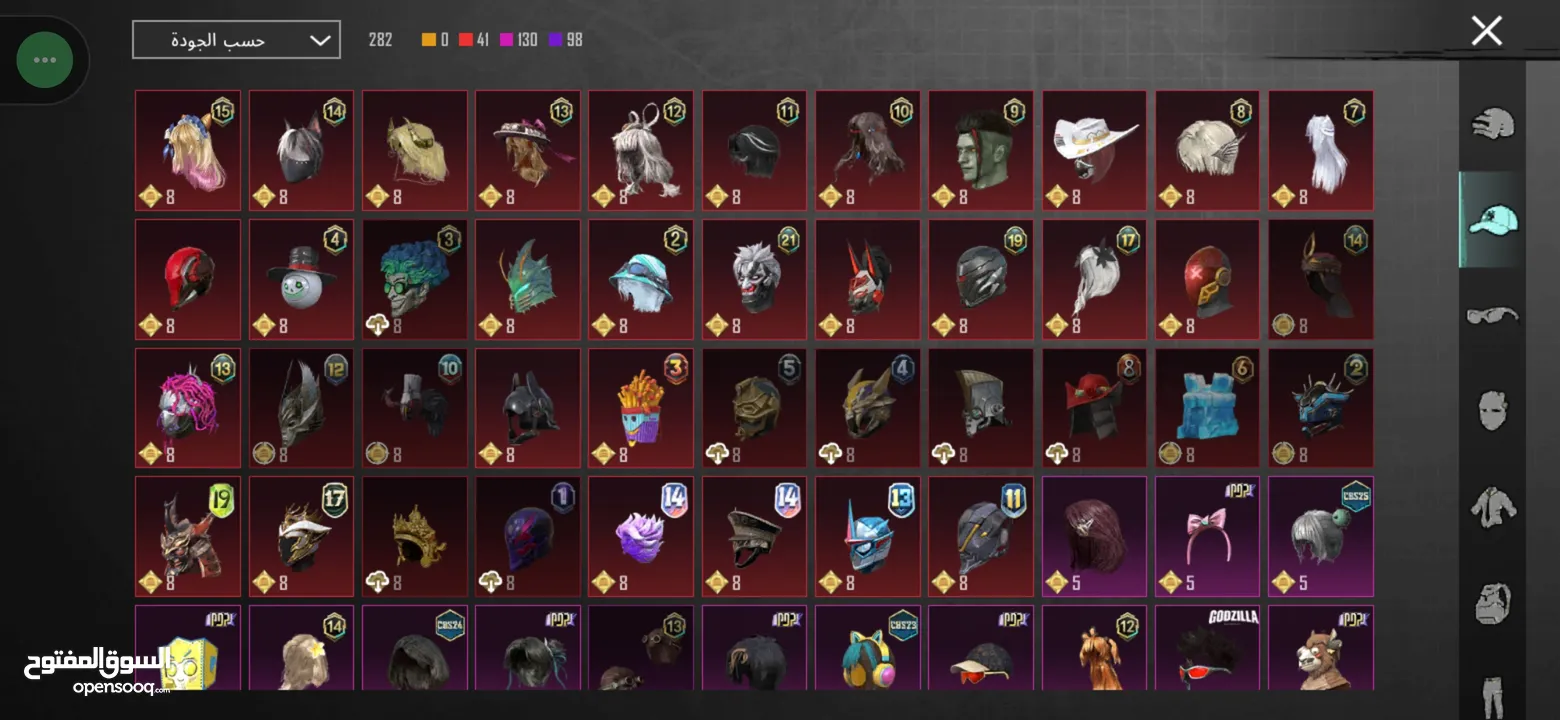Select the white cowboy hat item
The height and width of the screenshot is (720, 1560).
(x=1095, y=151)
